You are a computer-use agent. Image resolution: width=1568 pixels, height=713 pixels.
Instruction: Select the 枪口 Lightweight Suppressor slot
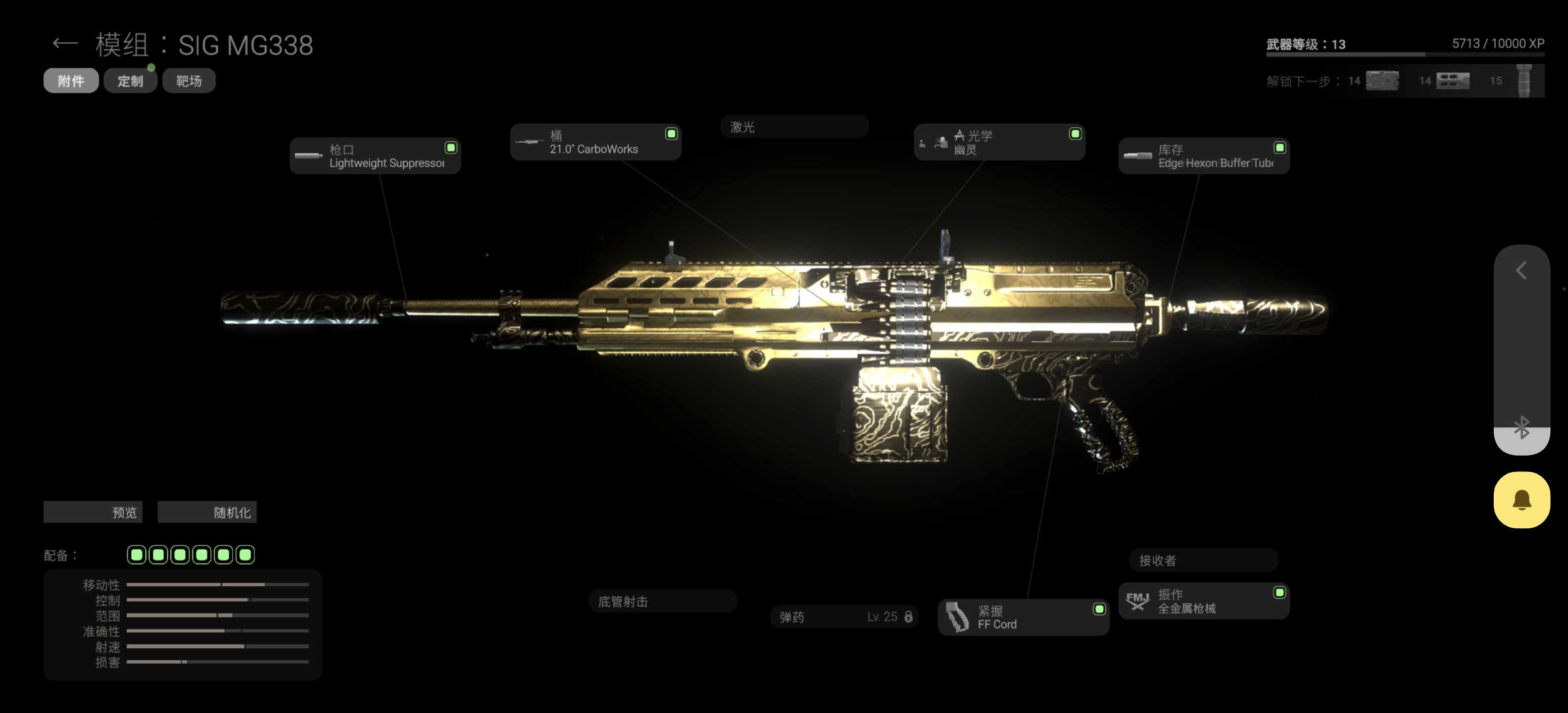point(375,156)
